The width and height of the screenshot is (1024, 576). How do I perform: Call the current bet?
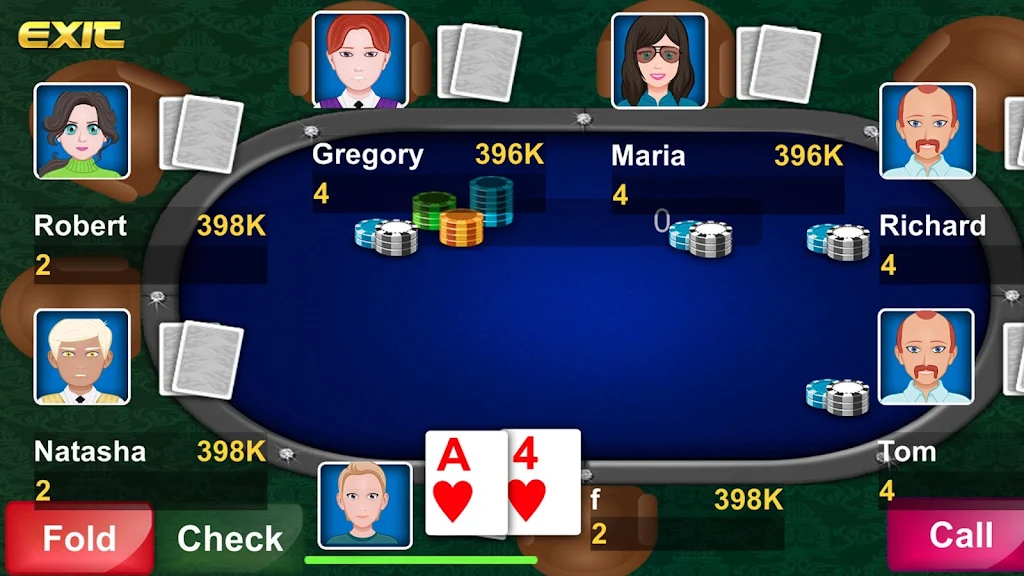point(958,536)
